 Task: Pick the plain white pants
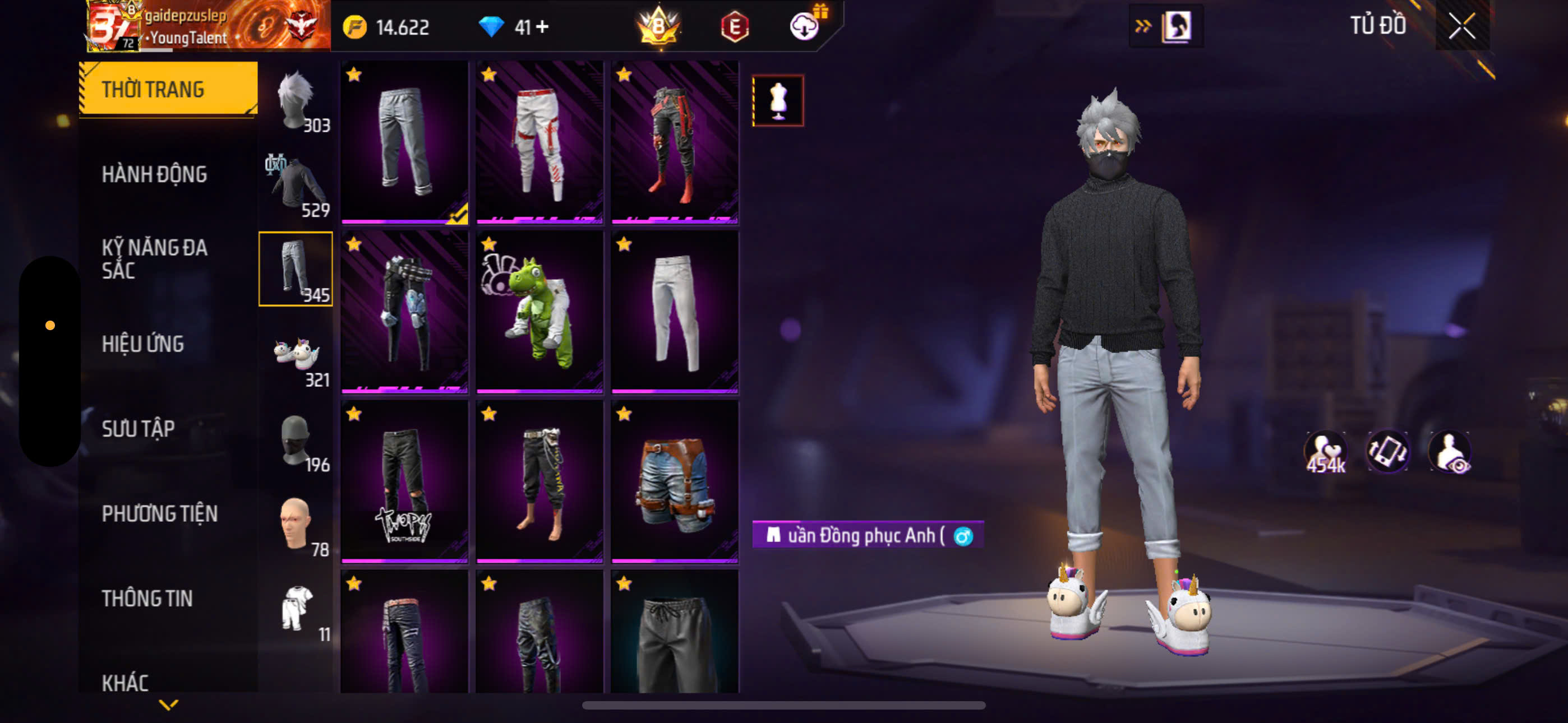pyautogui.click(x=675, y=312)
